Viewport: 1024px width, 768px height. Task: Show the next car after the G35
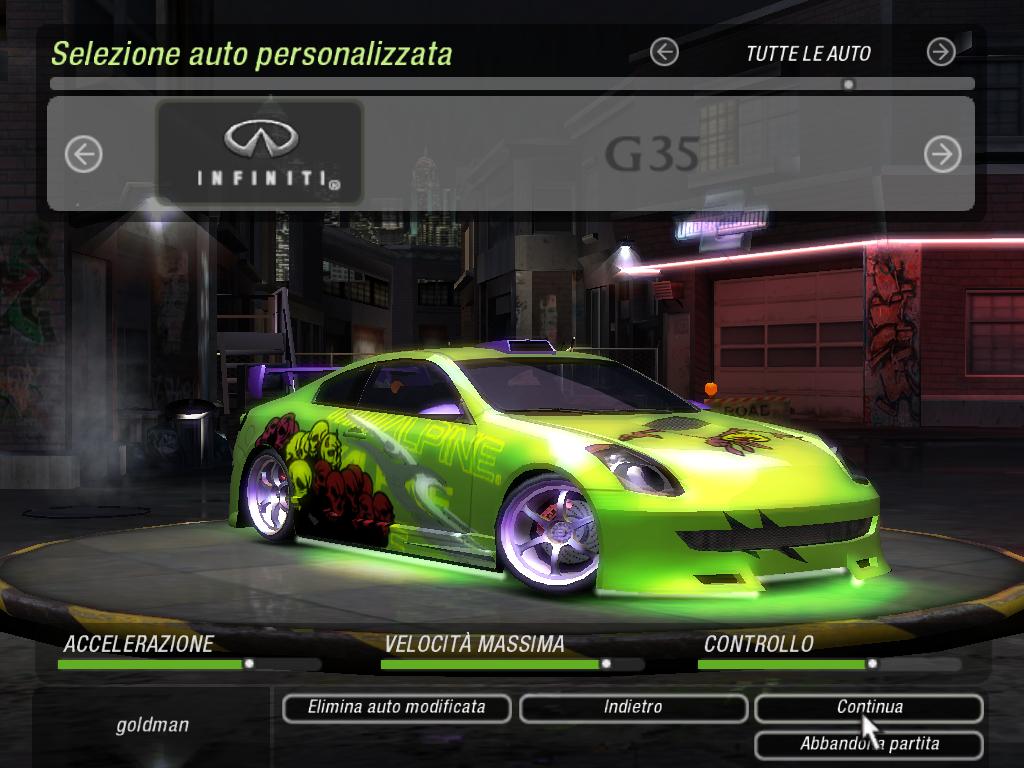point(942,154)
